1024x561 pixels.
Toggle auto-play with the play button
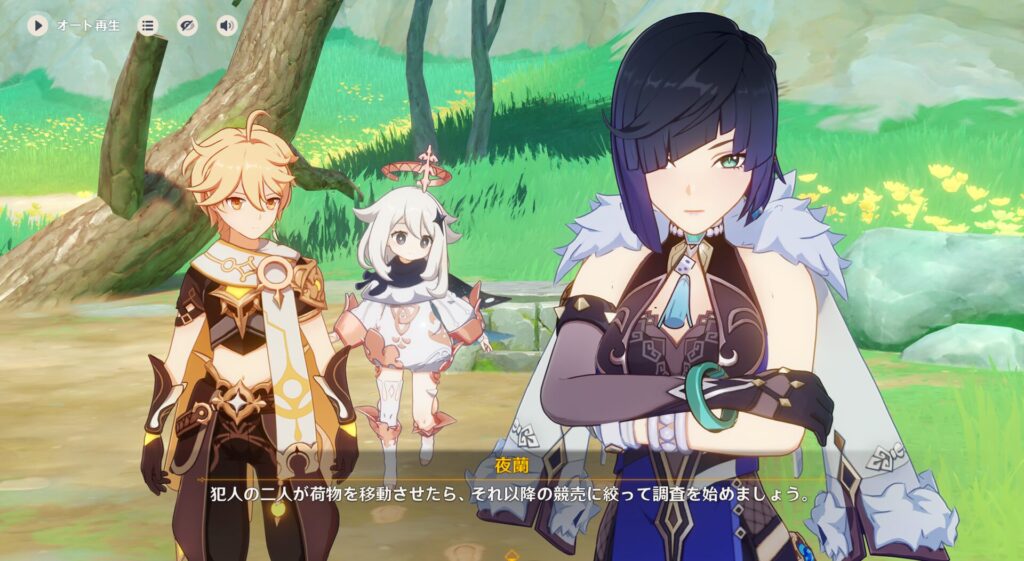click(x=38, y=25)
